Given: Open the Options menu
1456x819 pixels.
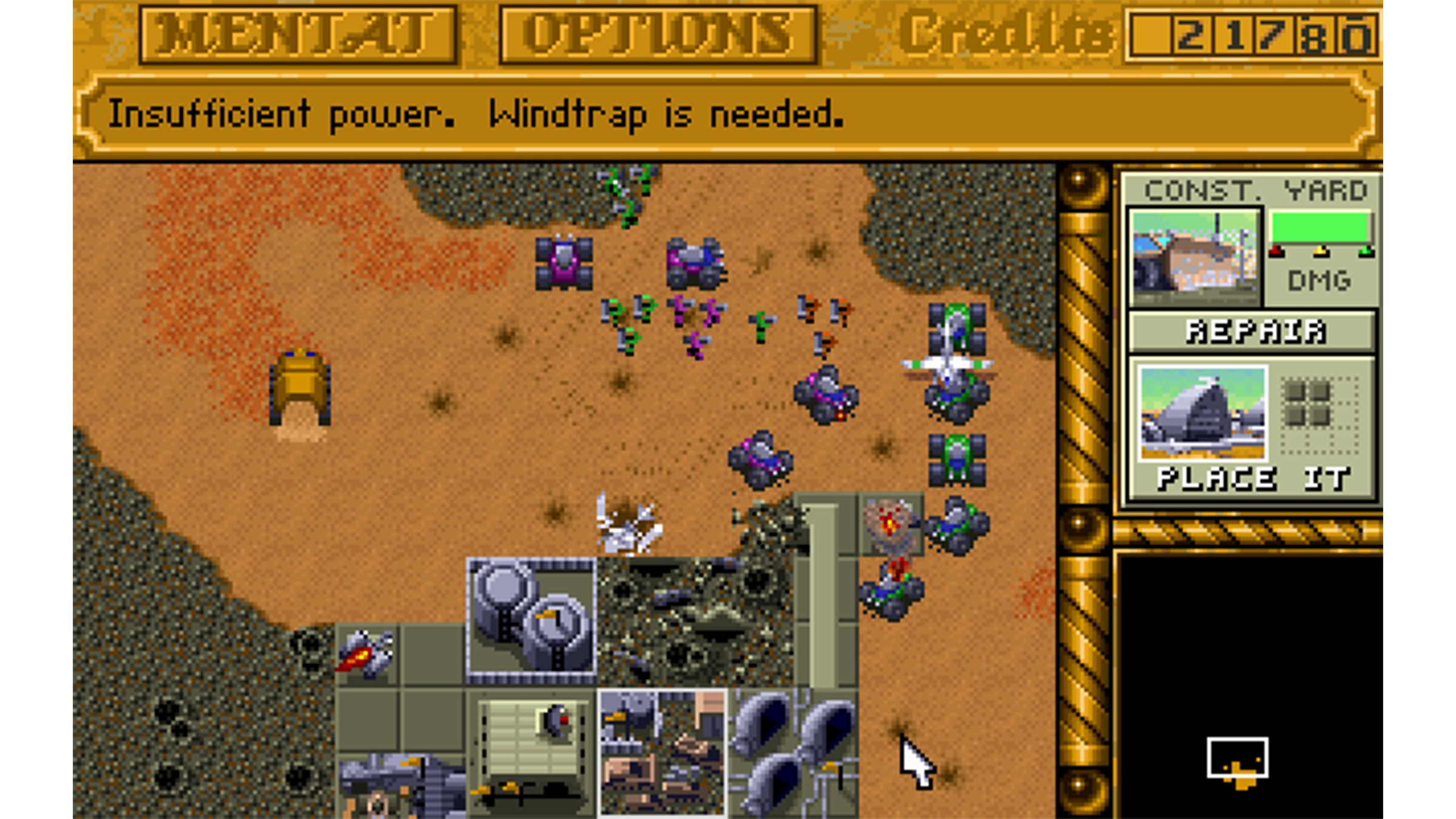Looking at the screenshot, I should coord(658,35).
